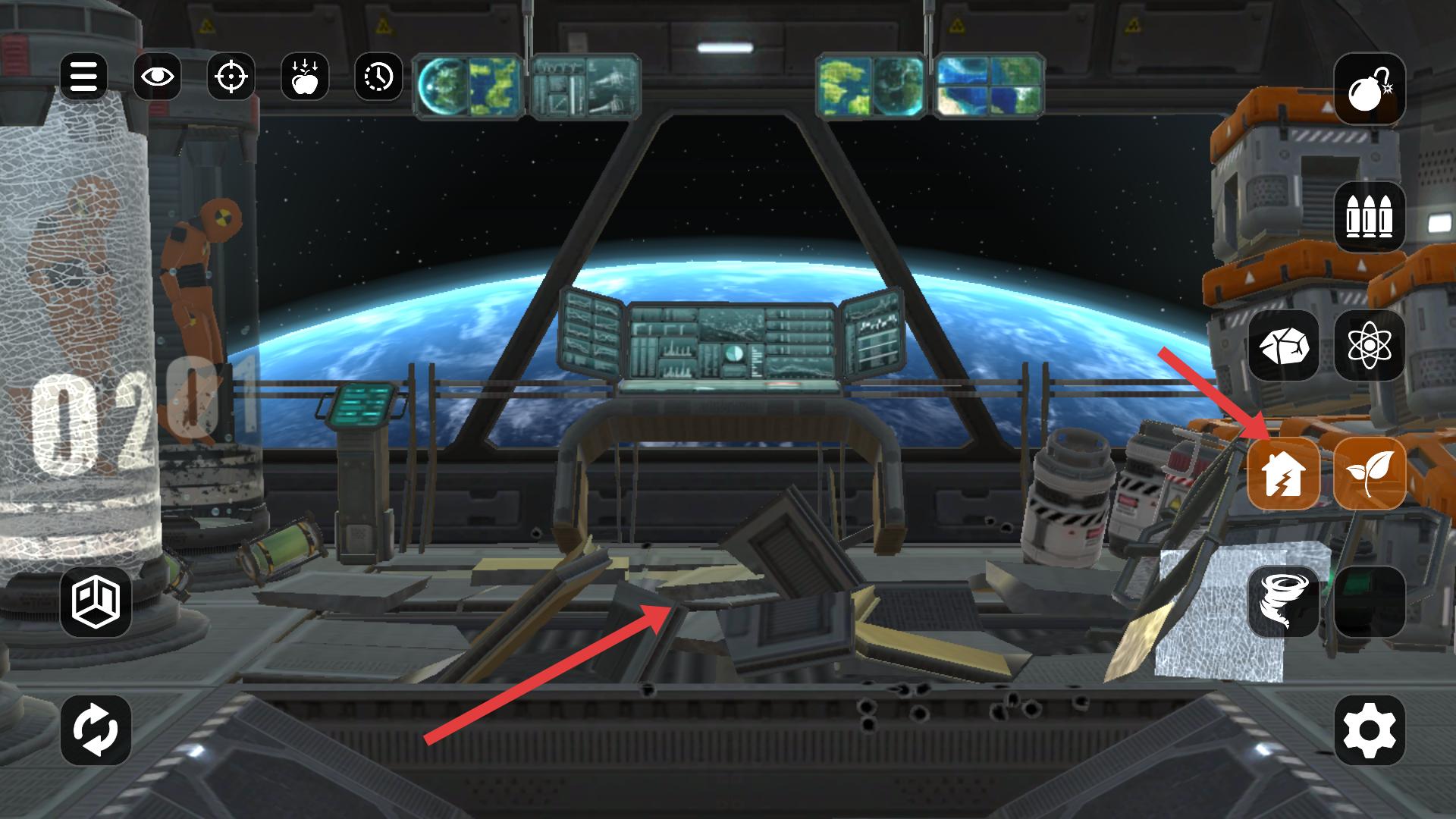1456x819 pixels.
Task: Toggle the eye visibility button
Action: pyautogui.click(x=157, y=77)
